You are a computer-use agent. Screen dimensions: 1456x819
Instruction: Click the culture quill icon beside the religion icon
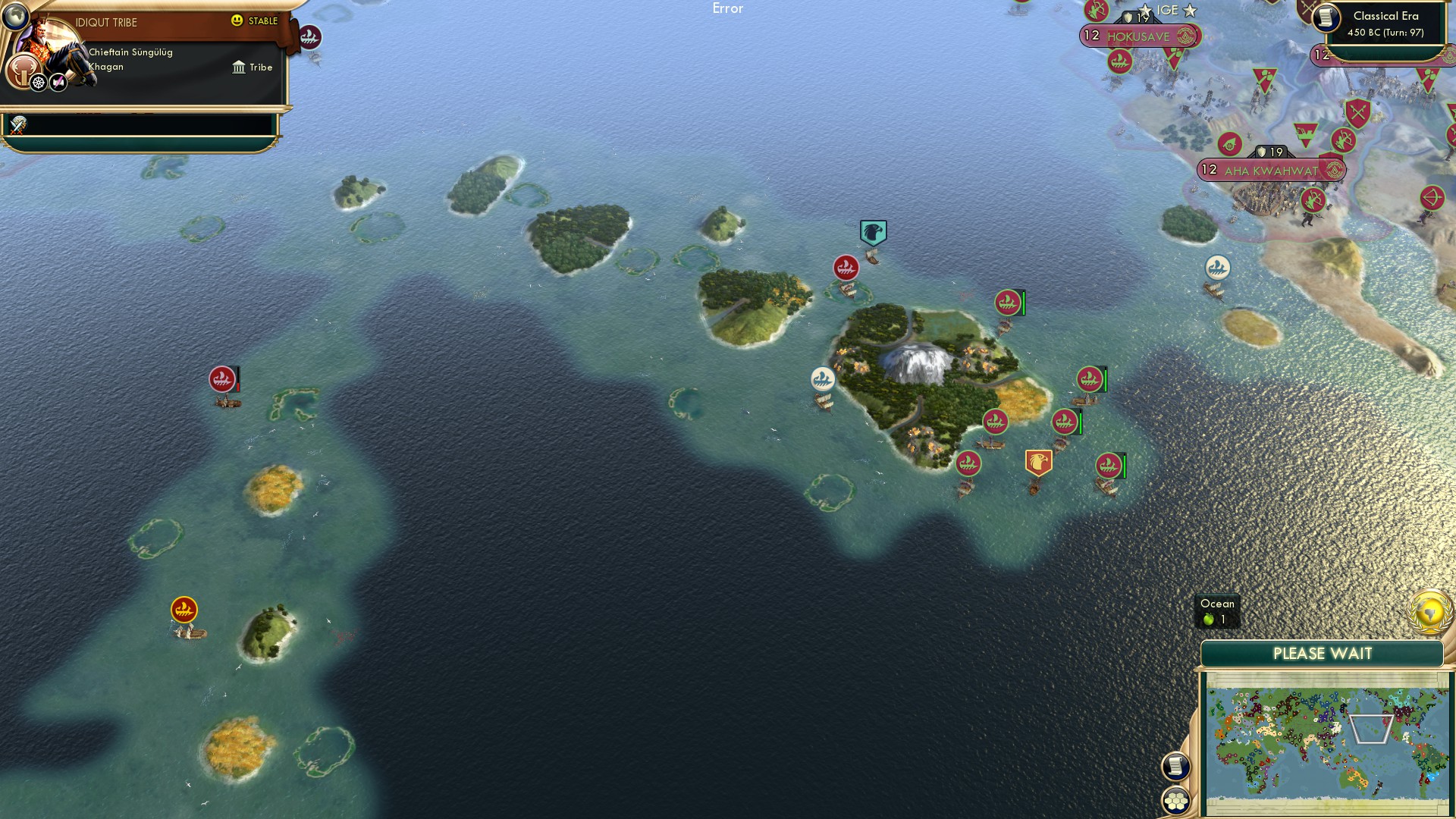point(57,83)
